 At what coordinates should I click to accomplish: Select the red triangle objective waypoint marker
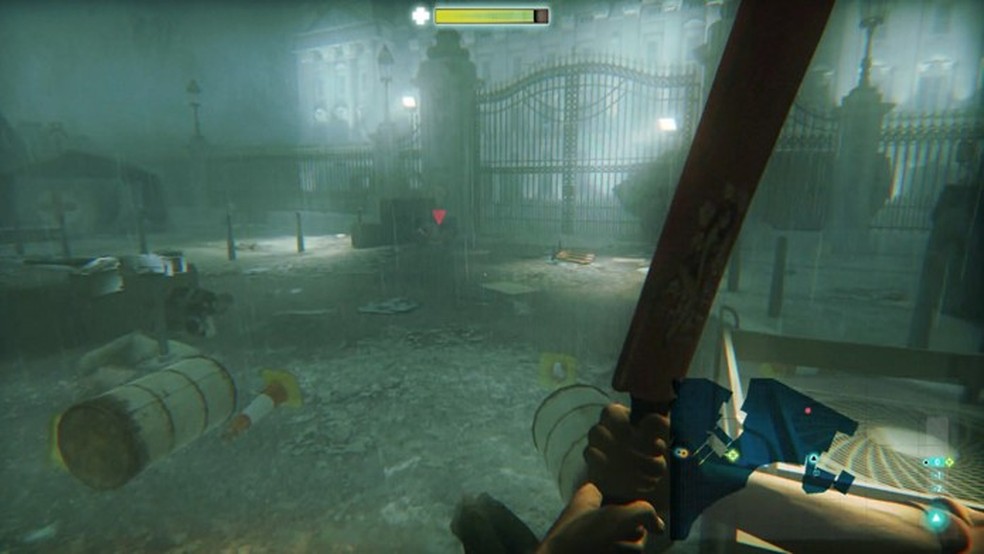[x=439, y=216]
